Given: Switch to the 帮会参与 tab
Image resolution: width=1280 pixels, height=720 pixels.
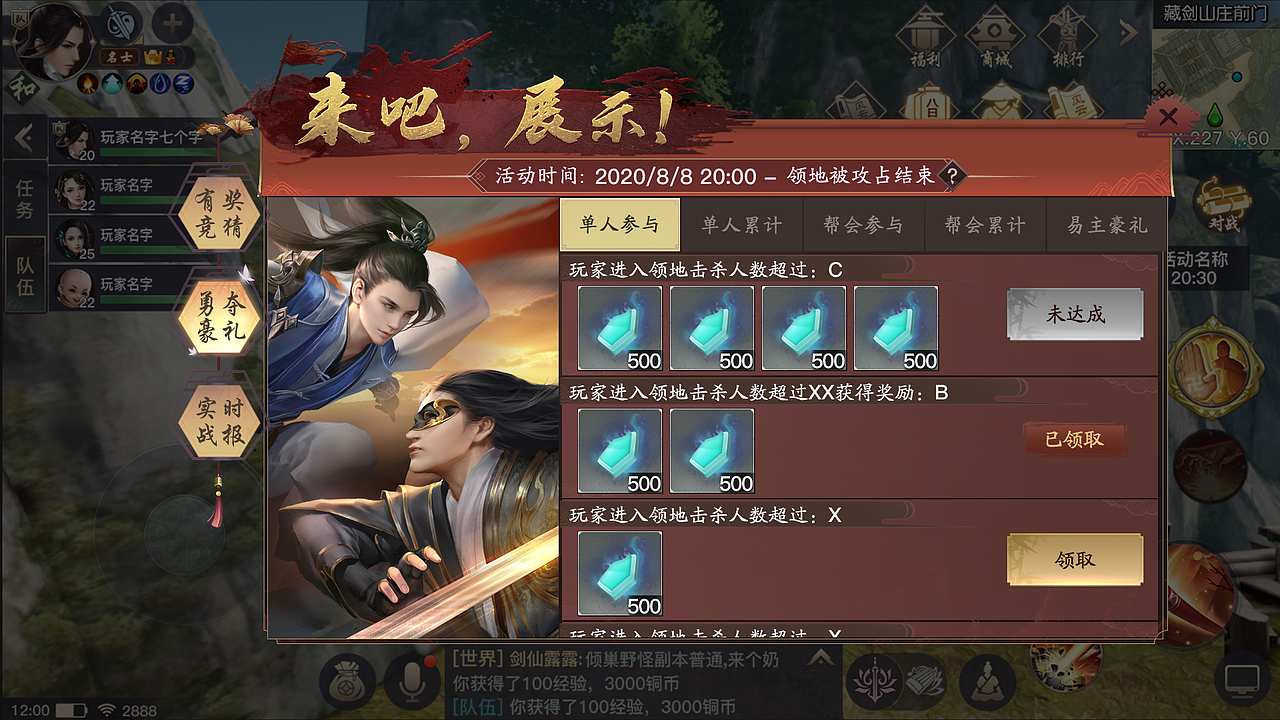Looking at the screenshot, I should click(x=863, y=225).
